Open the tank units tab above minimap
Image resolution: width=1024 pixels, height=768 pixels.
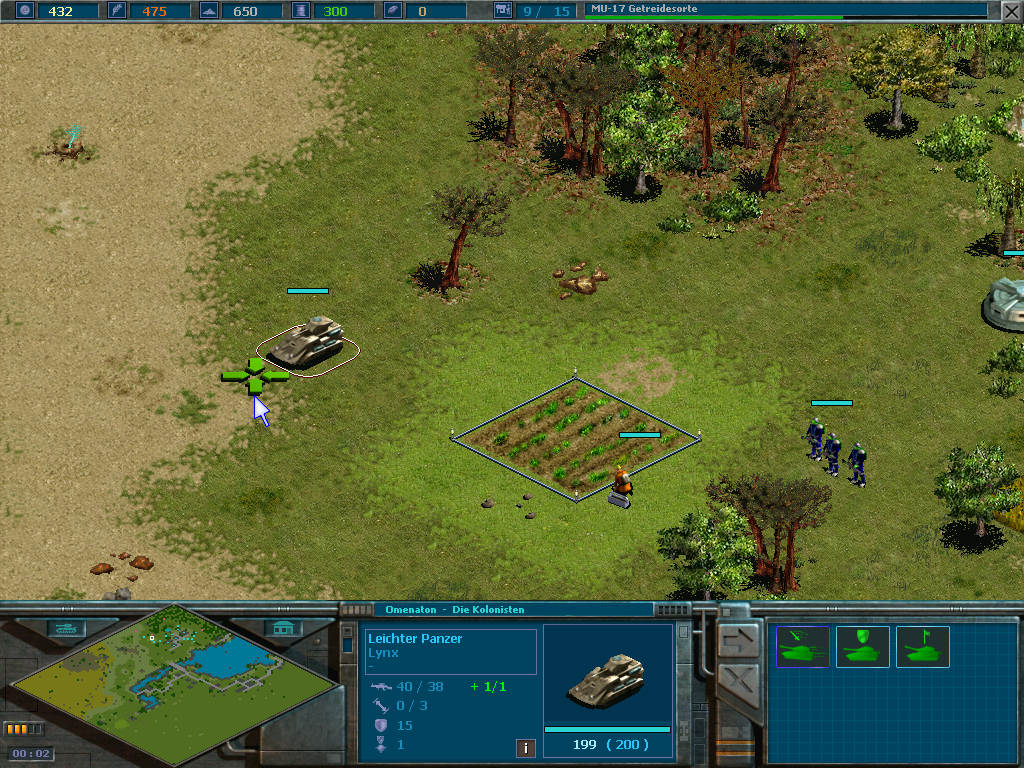[x=68, y=628]
